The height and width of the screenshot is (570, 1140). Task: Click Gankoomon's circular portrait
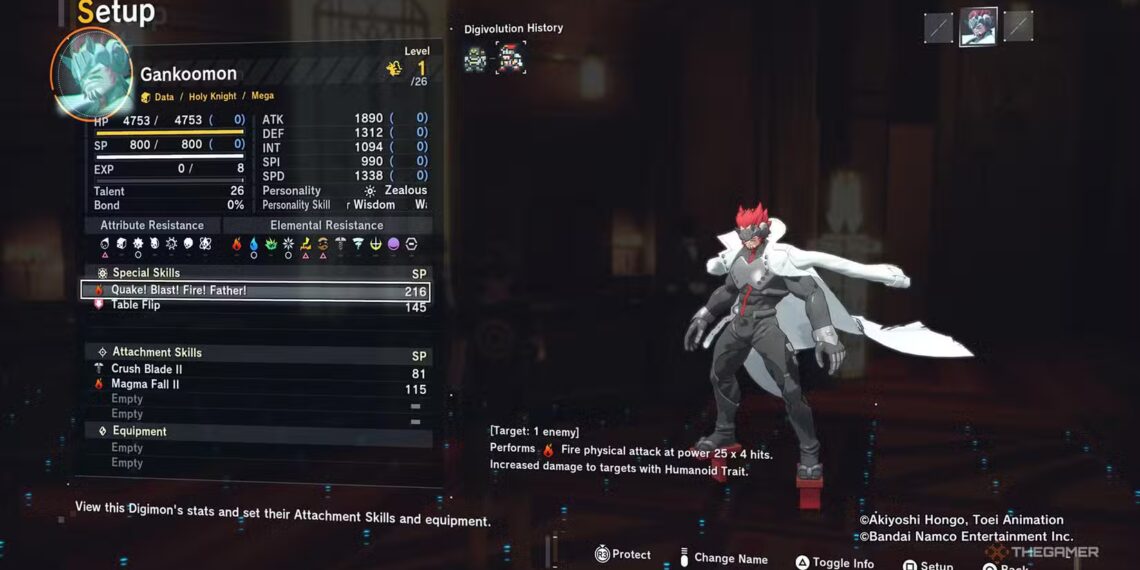(x=90, y=74)
